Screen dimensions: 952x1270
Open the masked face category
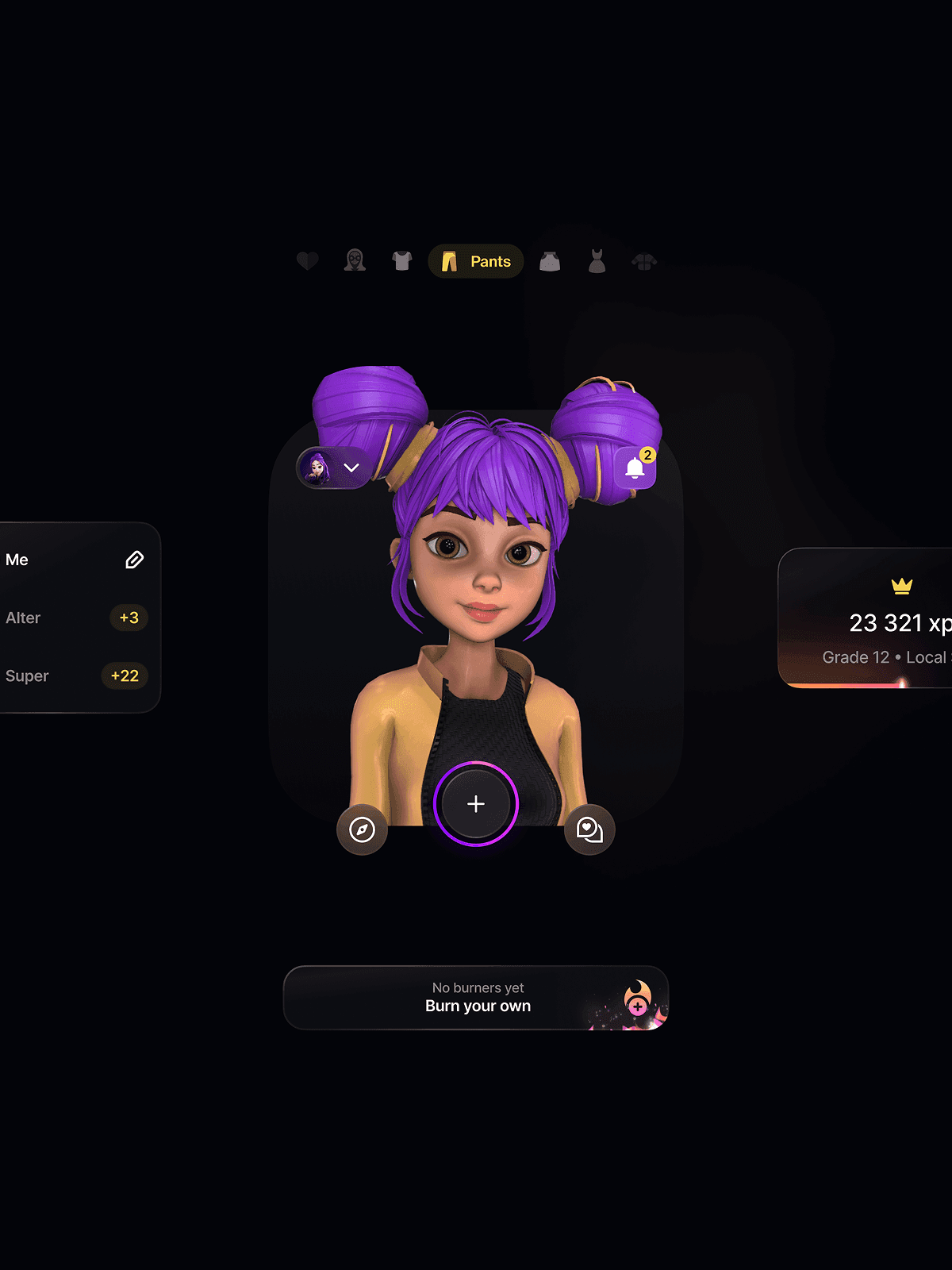pyautogui.click(x=355, y=260)
